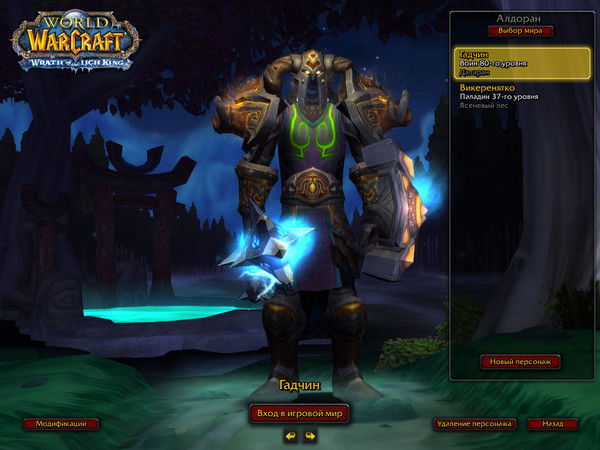Click the Удаление персонажа button
The width and height of the screenshot is (600, 450).
pos(475,424)
